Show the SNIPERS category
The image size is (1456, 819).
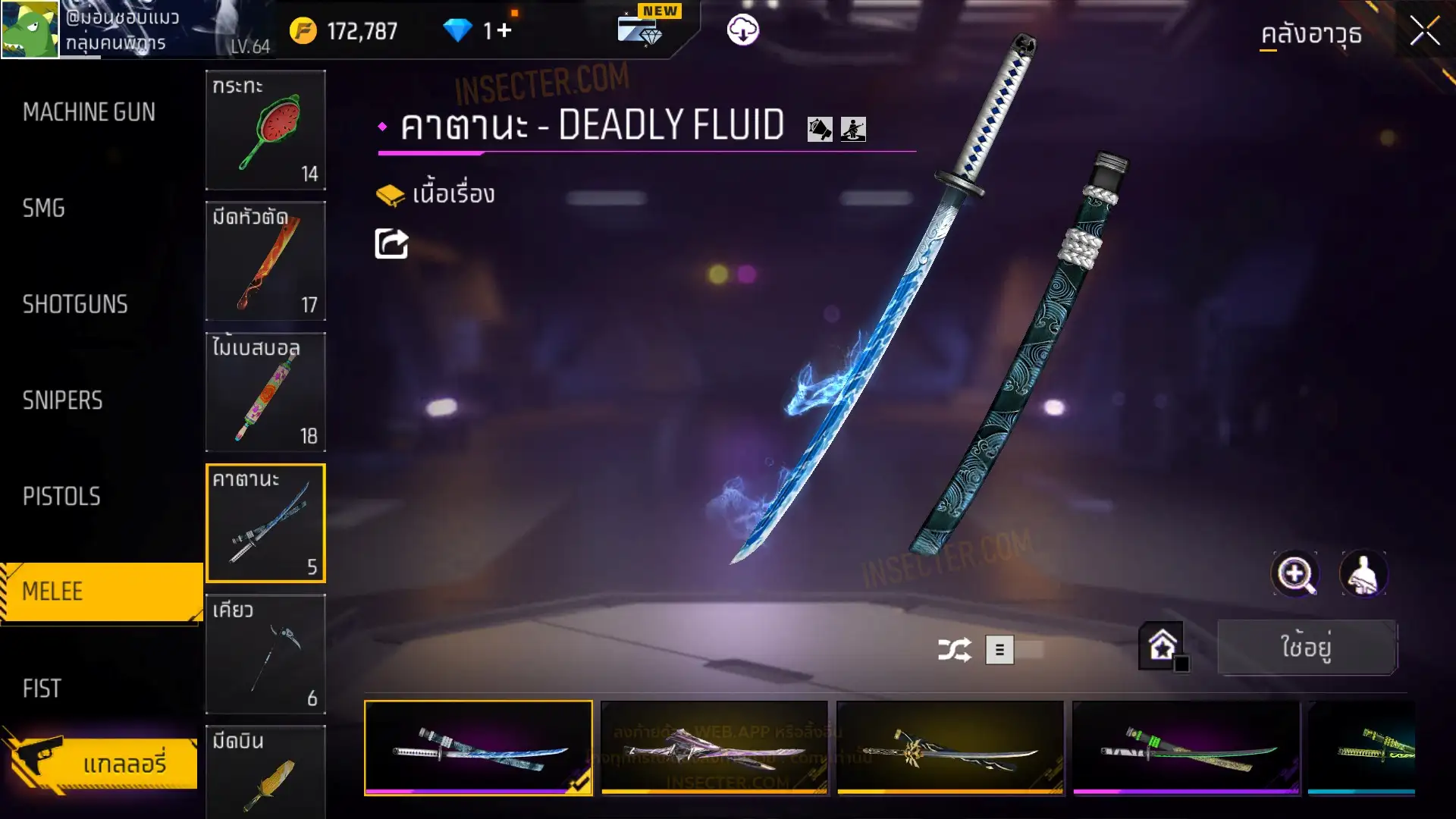(x=62, y=400)
